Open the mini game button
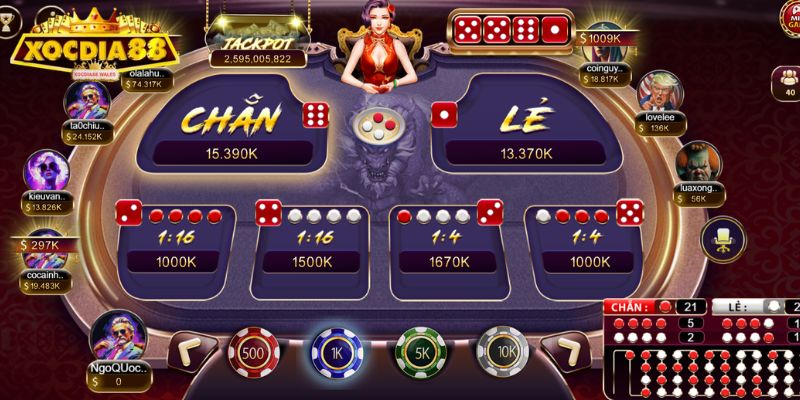 pyautogui.click(x=787, y=18)
